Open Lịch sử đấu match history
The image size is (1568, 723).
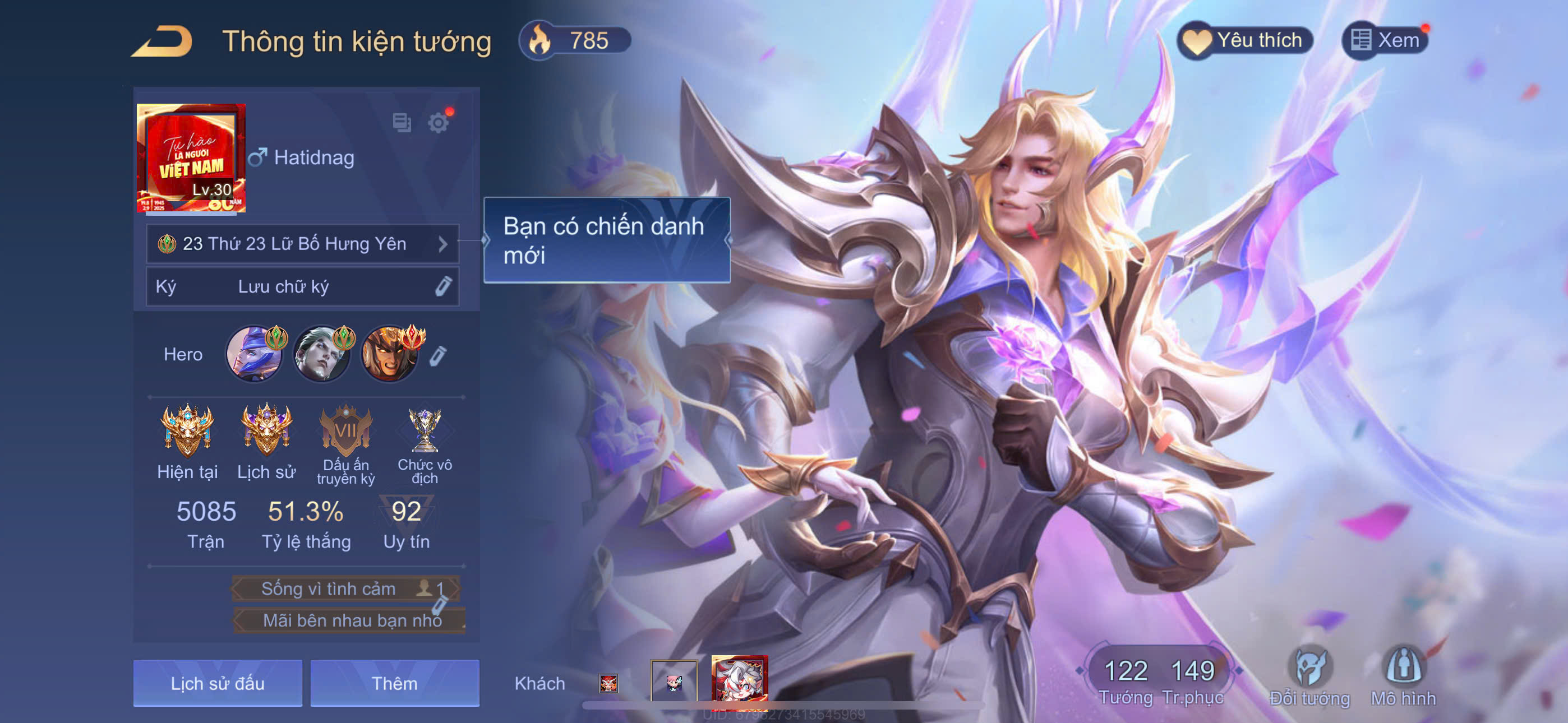pos(217,683)
